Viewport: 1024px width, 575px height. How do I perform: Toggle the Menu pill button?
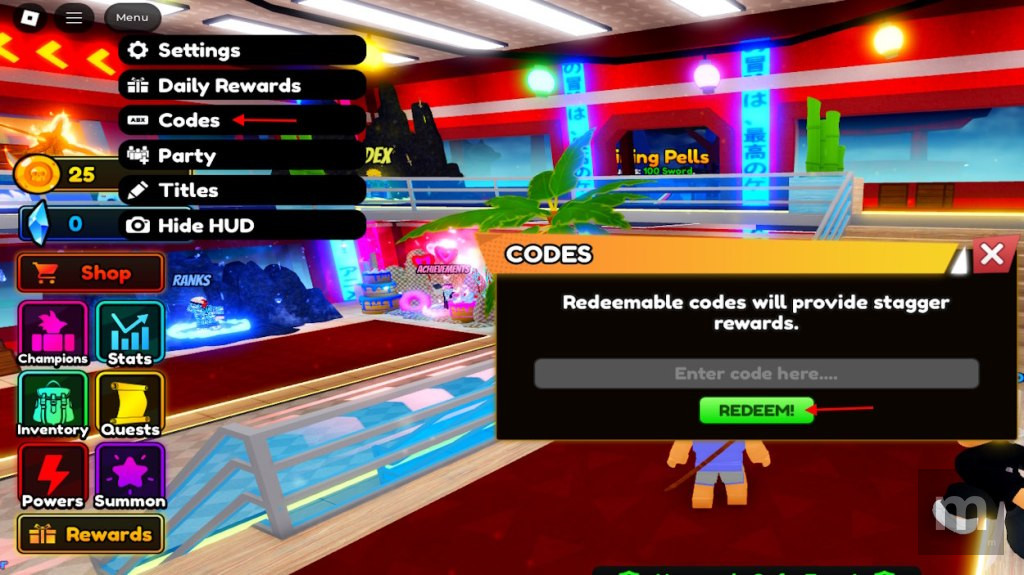tap(132, 18)
